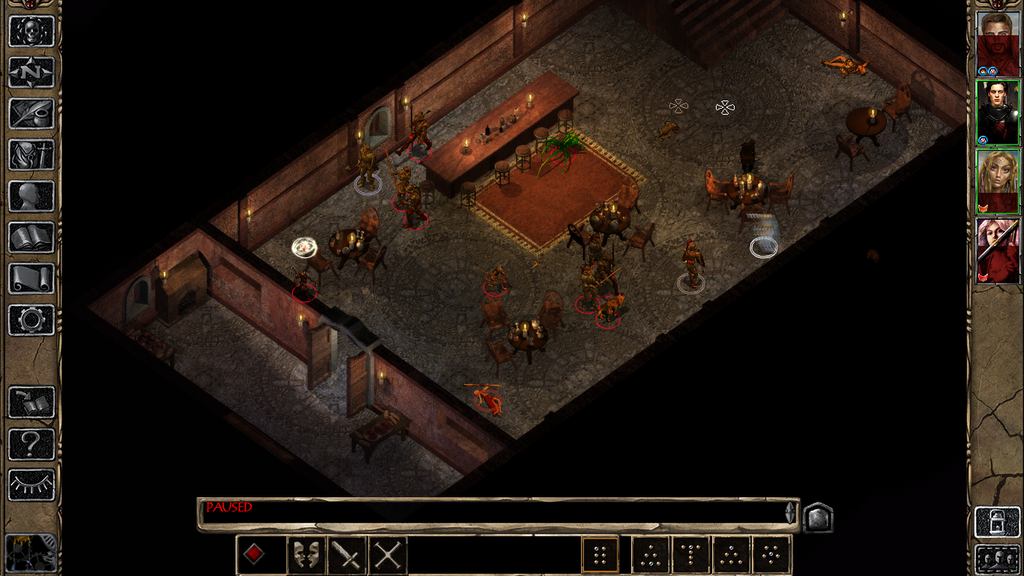Activate the red diamond action button
The width and height of the screenshot is (1024, 576).
pos(255,554)
